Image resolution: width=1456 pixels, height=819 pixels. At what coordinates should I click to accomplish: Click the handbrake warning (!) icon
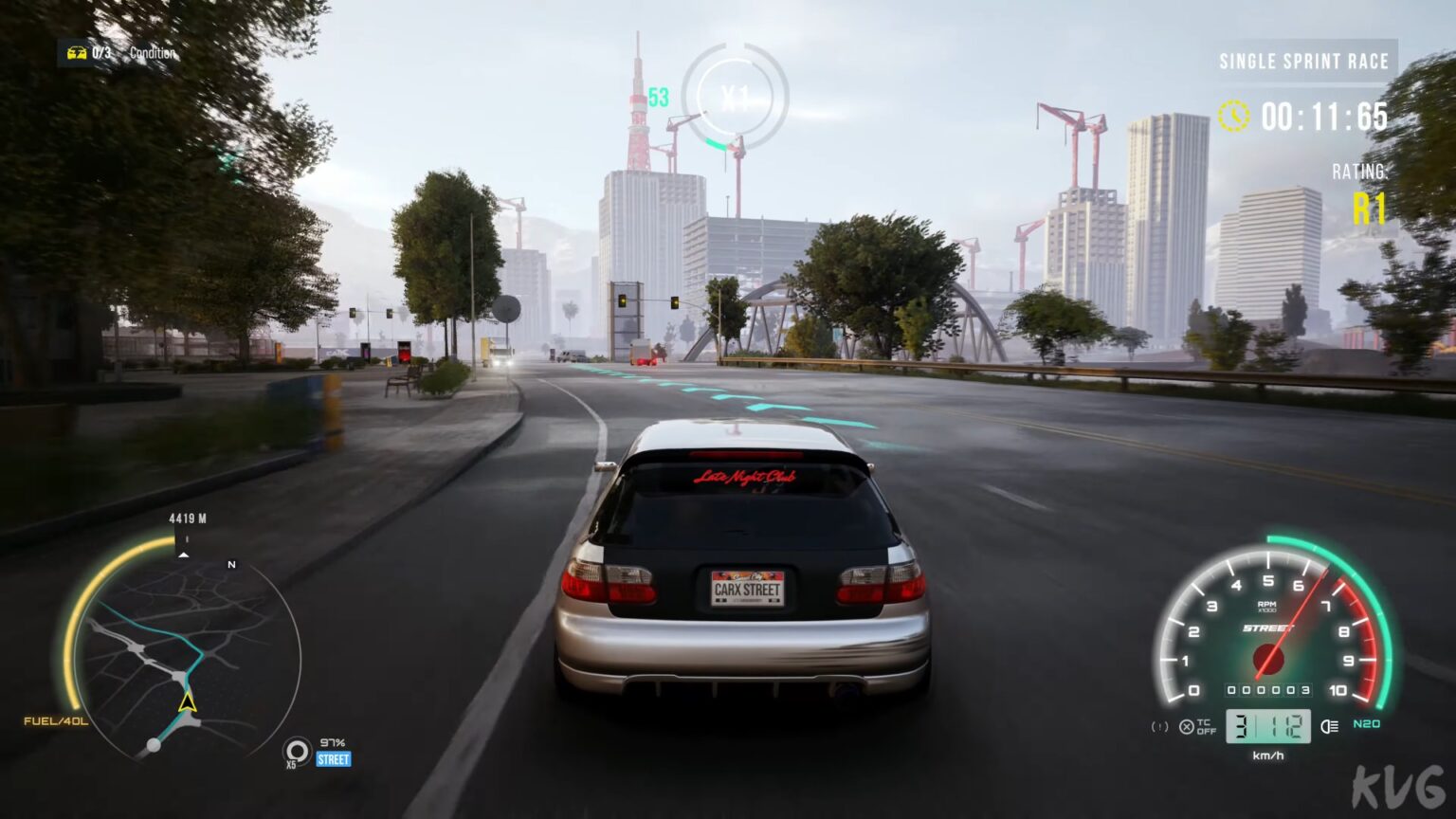tap(1159, 726)
